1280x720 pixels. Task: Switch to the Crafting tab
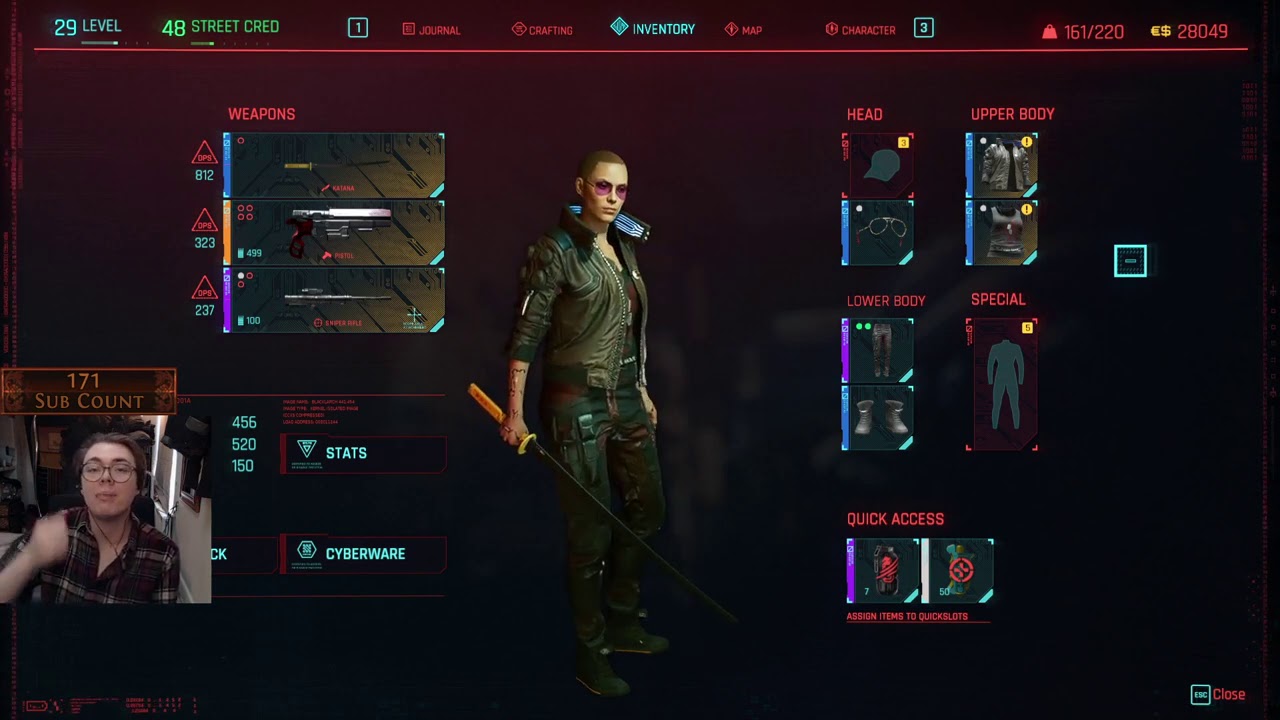[542, 30]
